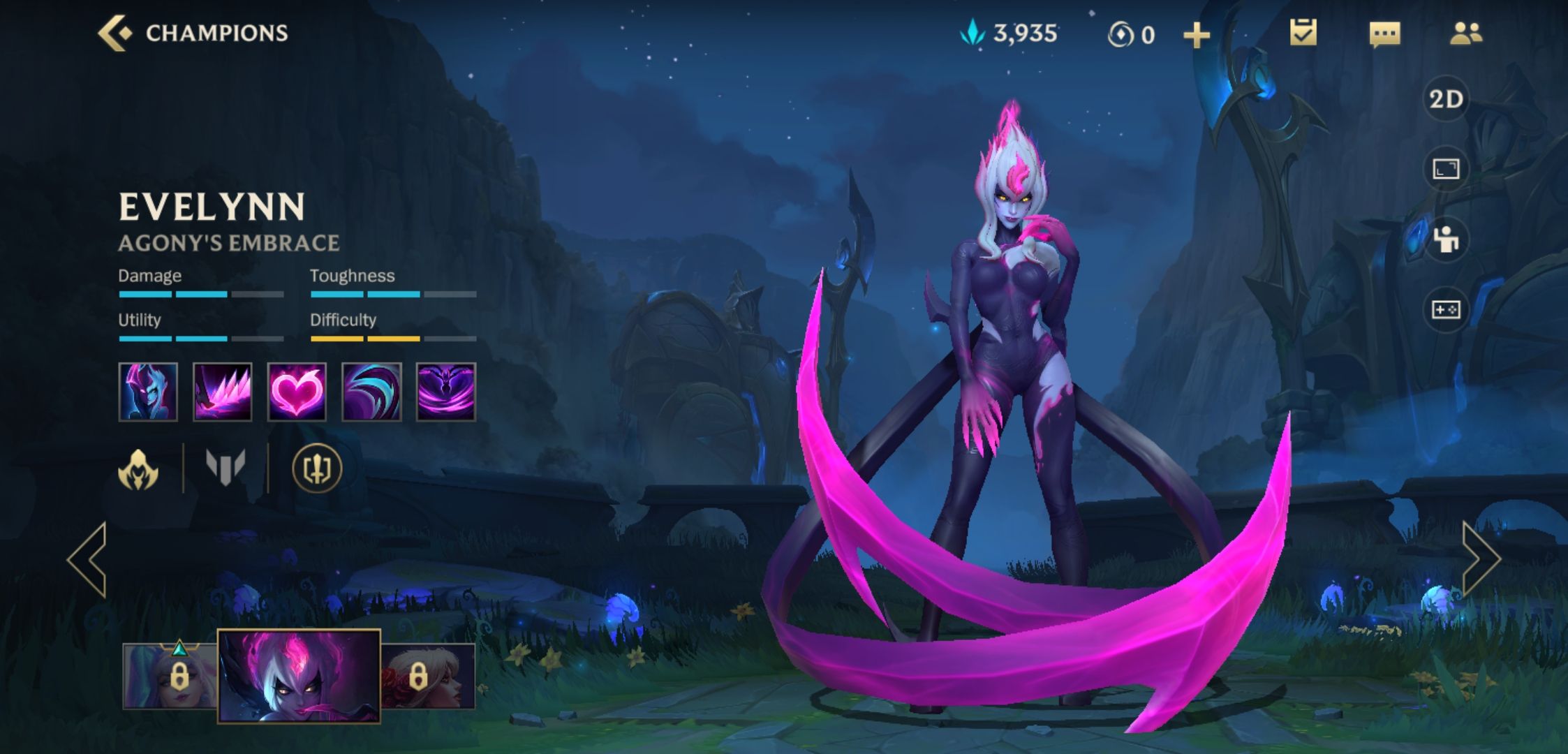View Evelynn's passive ability portrait icon
Screen dimensions: 1568x754
point(148,392)
